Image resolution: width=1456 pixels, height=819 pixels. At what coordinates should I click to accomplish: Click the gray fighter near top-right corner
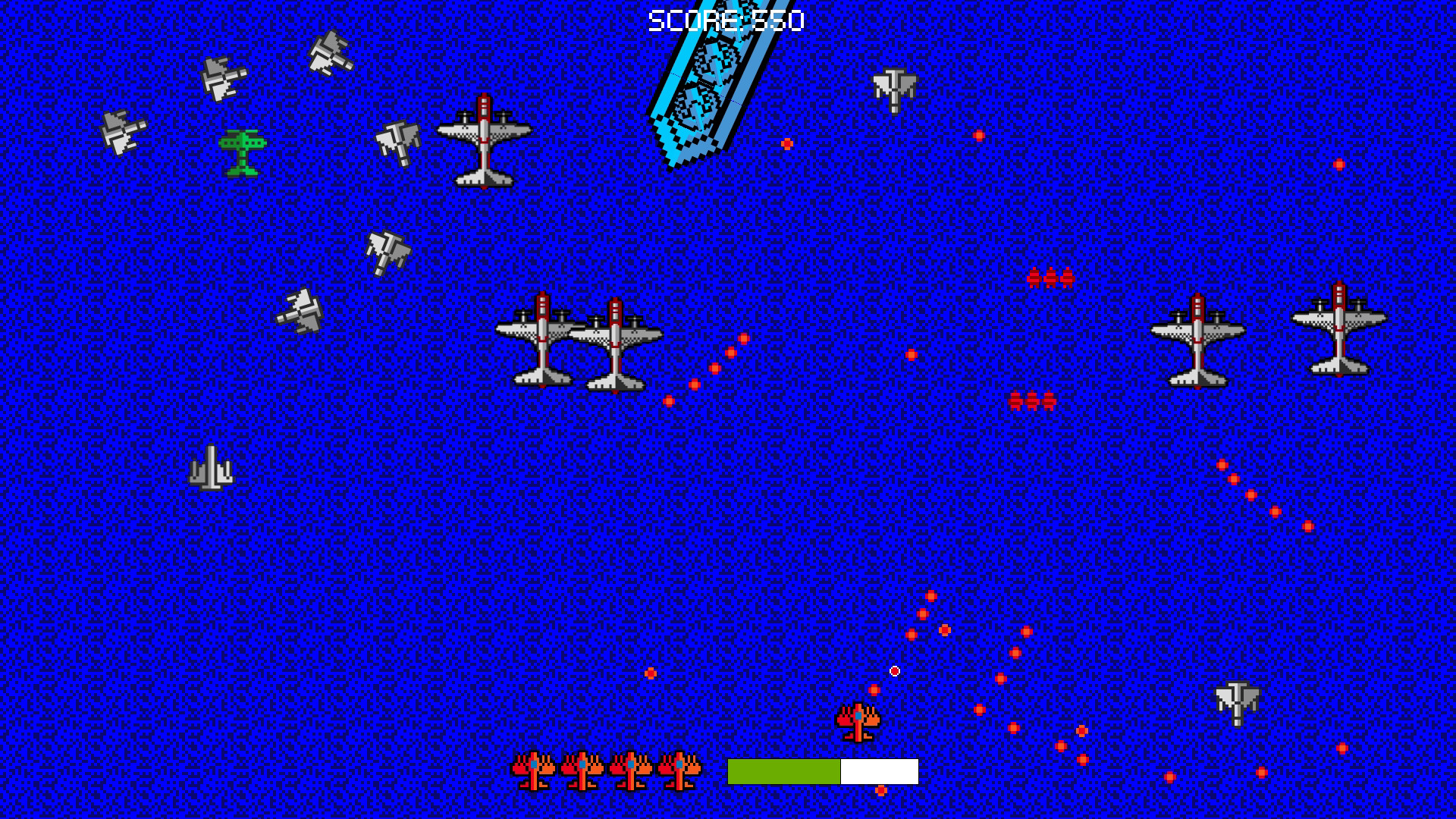click(x=894, y=87)
